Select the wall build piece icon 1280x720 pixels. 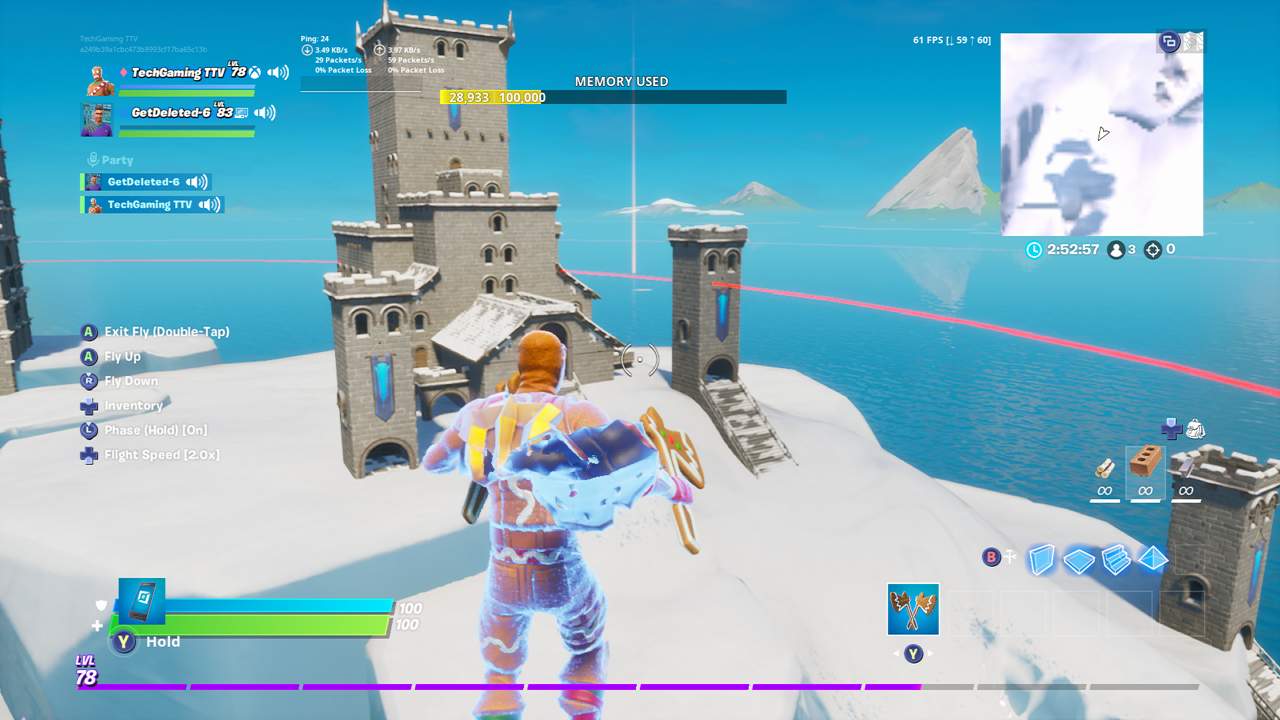tap(1042, 560)
